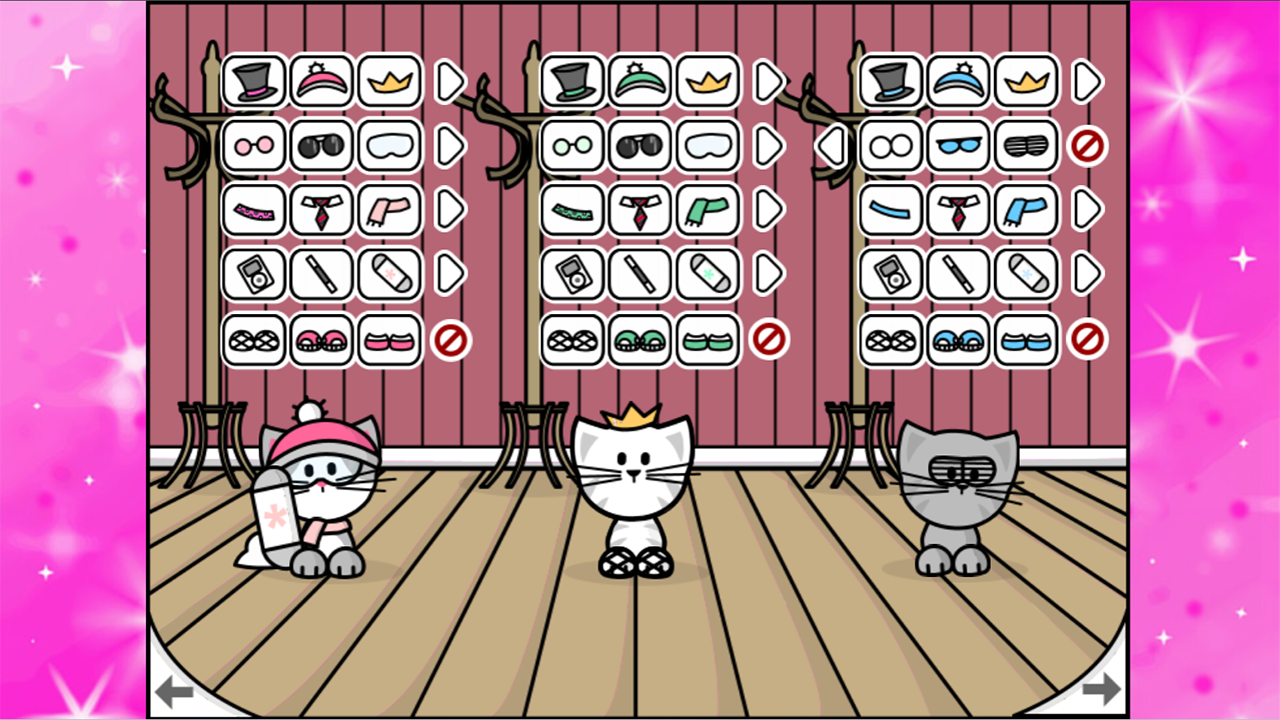Select the blue scarf for the third cat
The image size is (1280, 720).
click(1025, 210)
